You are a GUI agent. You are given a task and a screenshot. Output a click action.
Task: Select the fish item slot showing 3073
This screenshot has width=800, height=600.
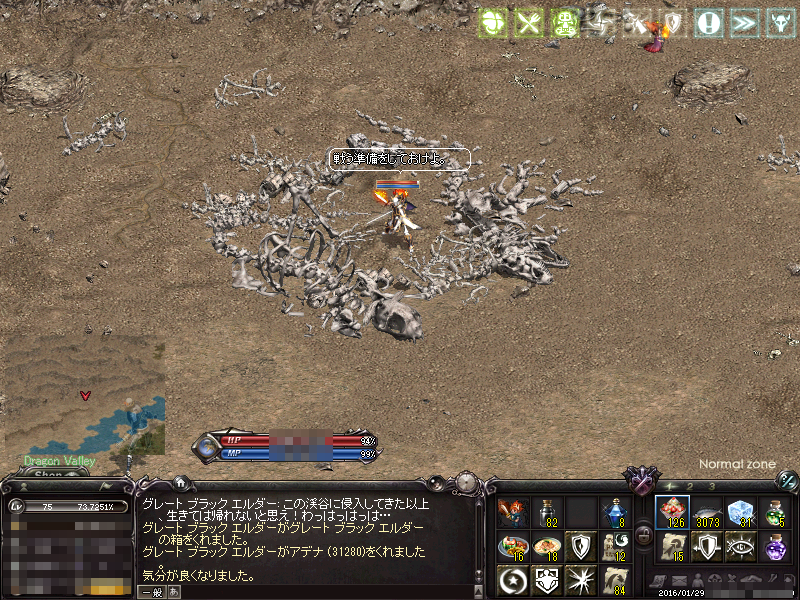pyautogui.click(x=707, y=513)
